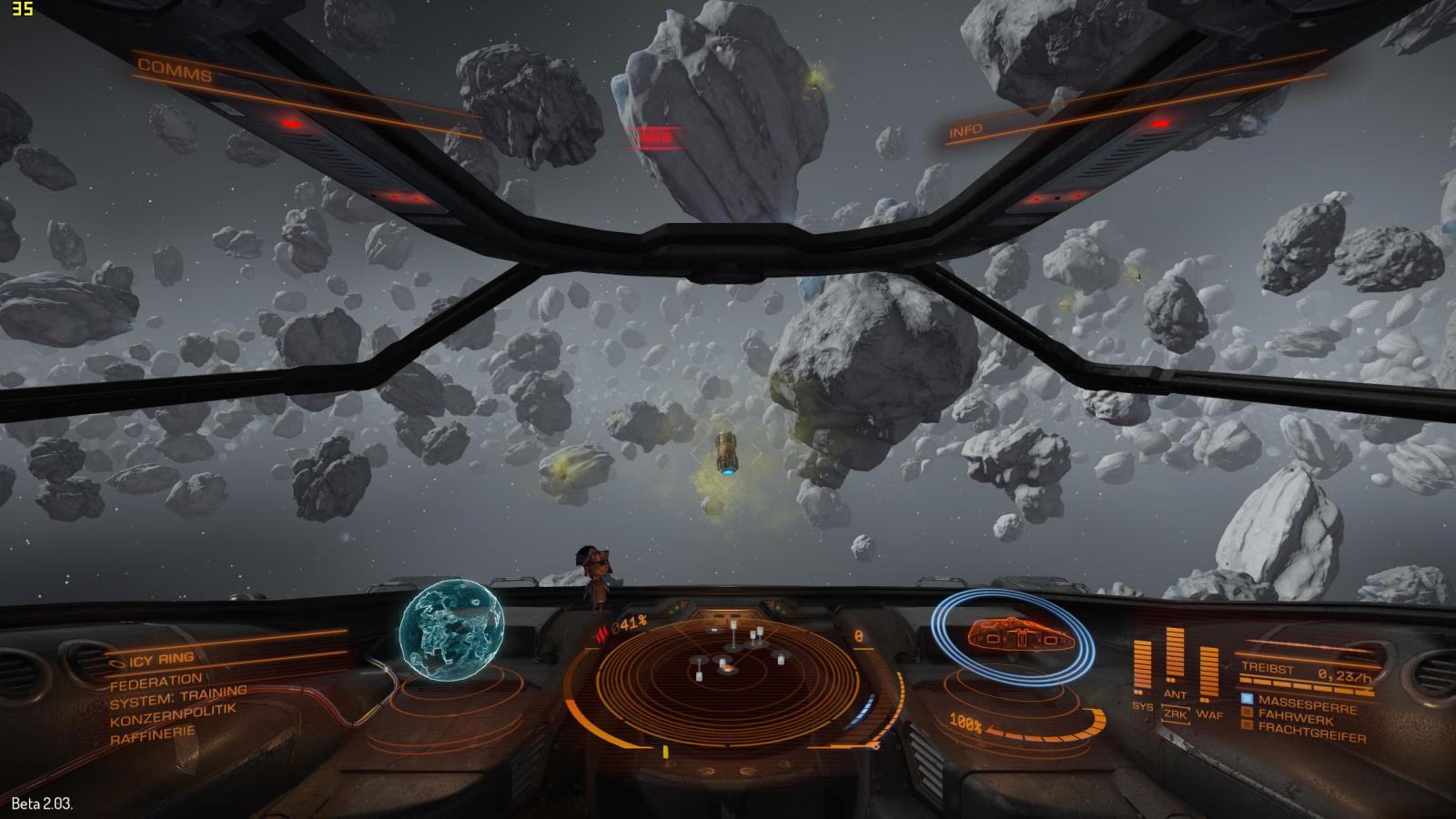The image size is (1456, 819).
Task: Click the ICY RING target hologram
Action: (450, 632)
